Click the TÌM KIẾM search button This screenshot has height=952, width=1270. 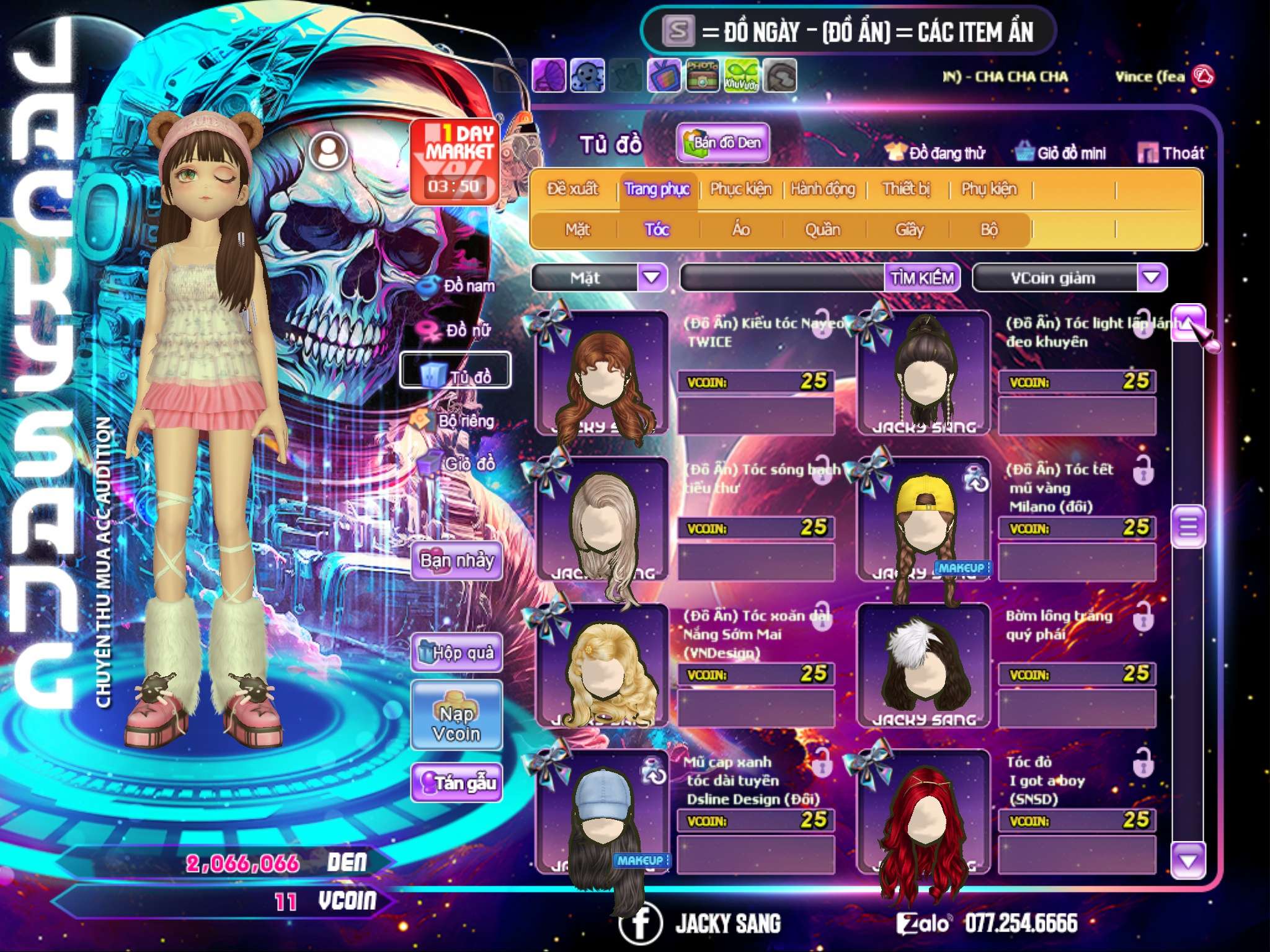pos(921,278)
